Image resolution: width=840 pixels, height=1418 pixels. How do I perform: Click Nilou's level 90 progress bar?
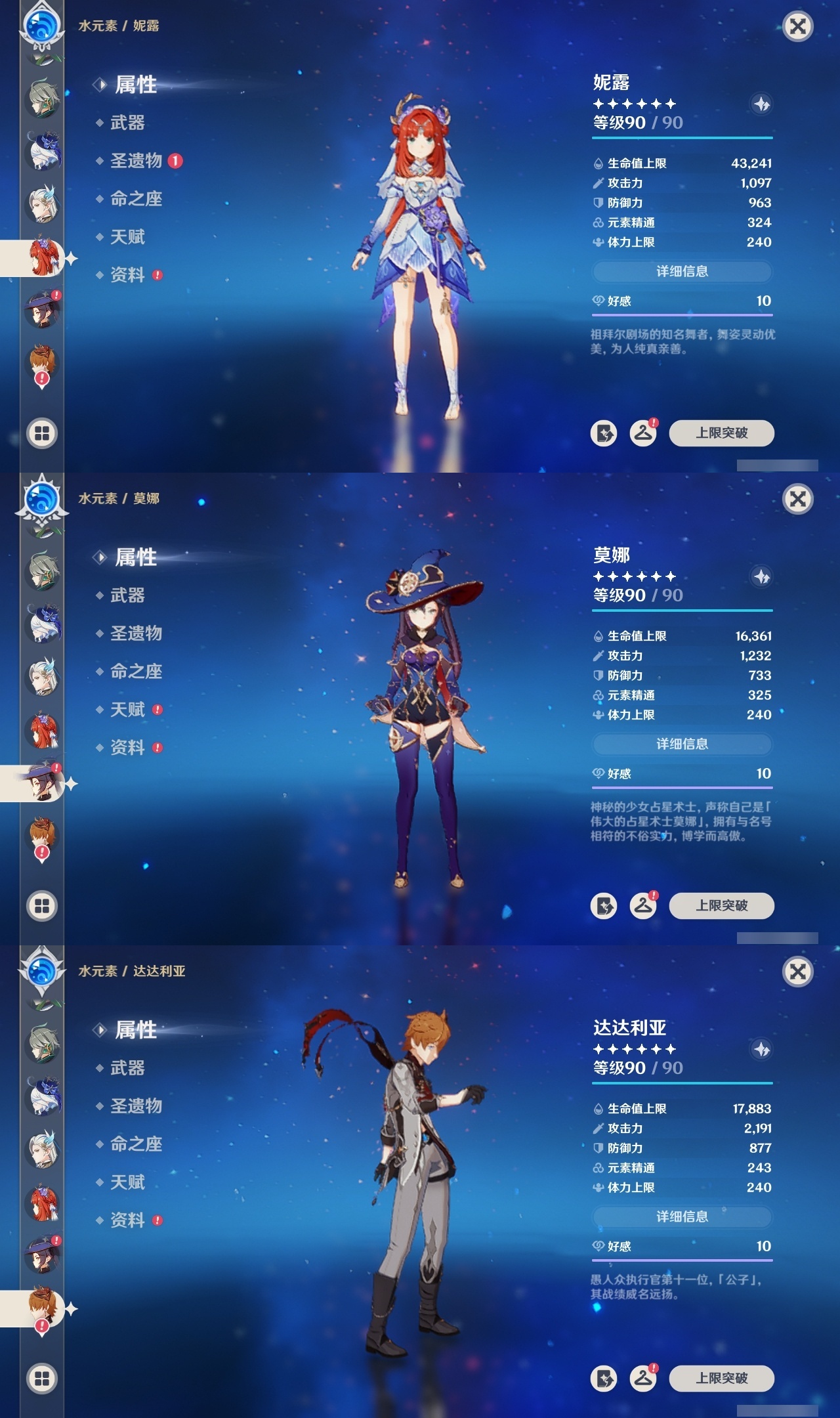tap(682, 137)
